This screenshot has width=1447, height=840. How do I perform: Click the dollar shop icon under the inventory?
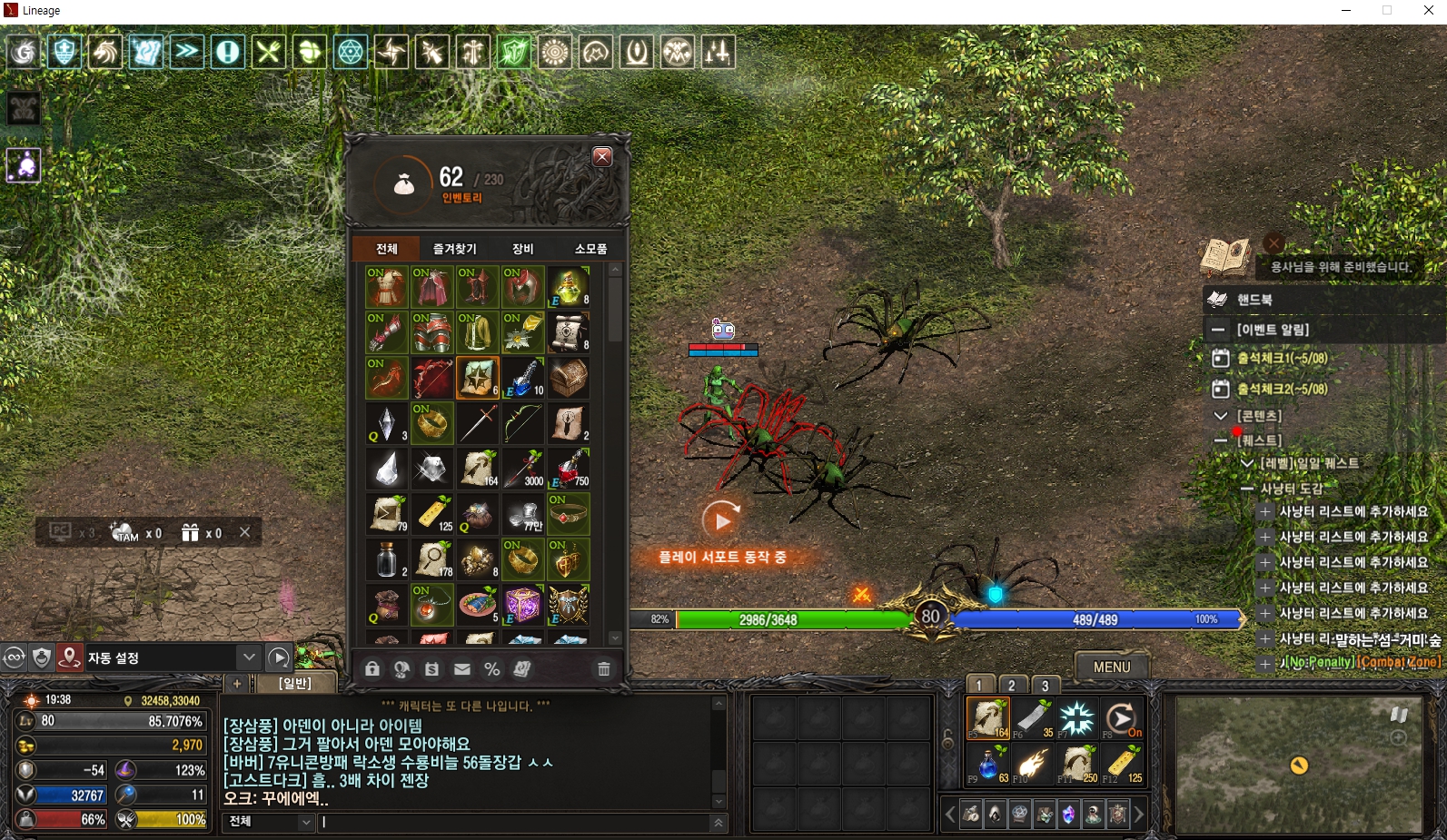click(432, 669)
